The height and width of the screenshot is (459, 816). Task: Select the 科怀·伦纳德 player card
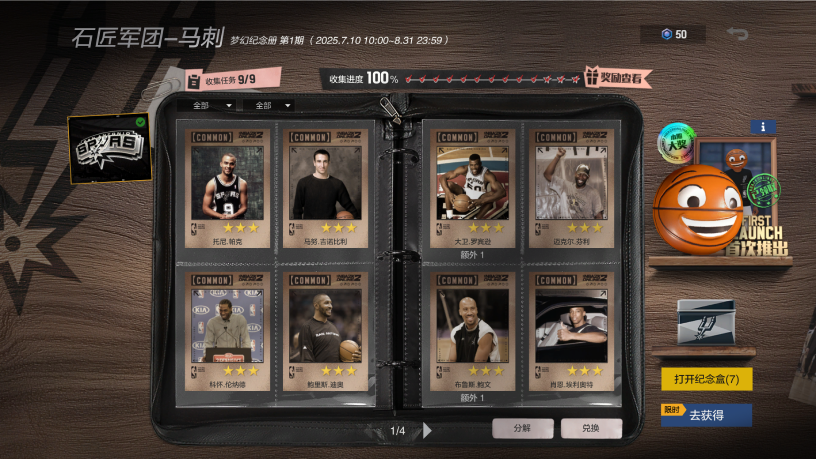(227, 331)
